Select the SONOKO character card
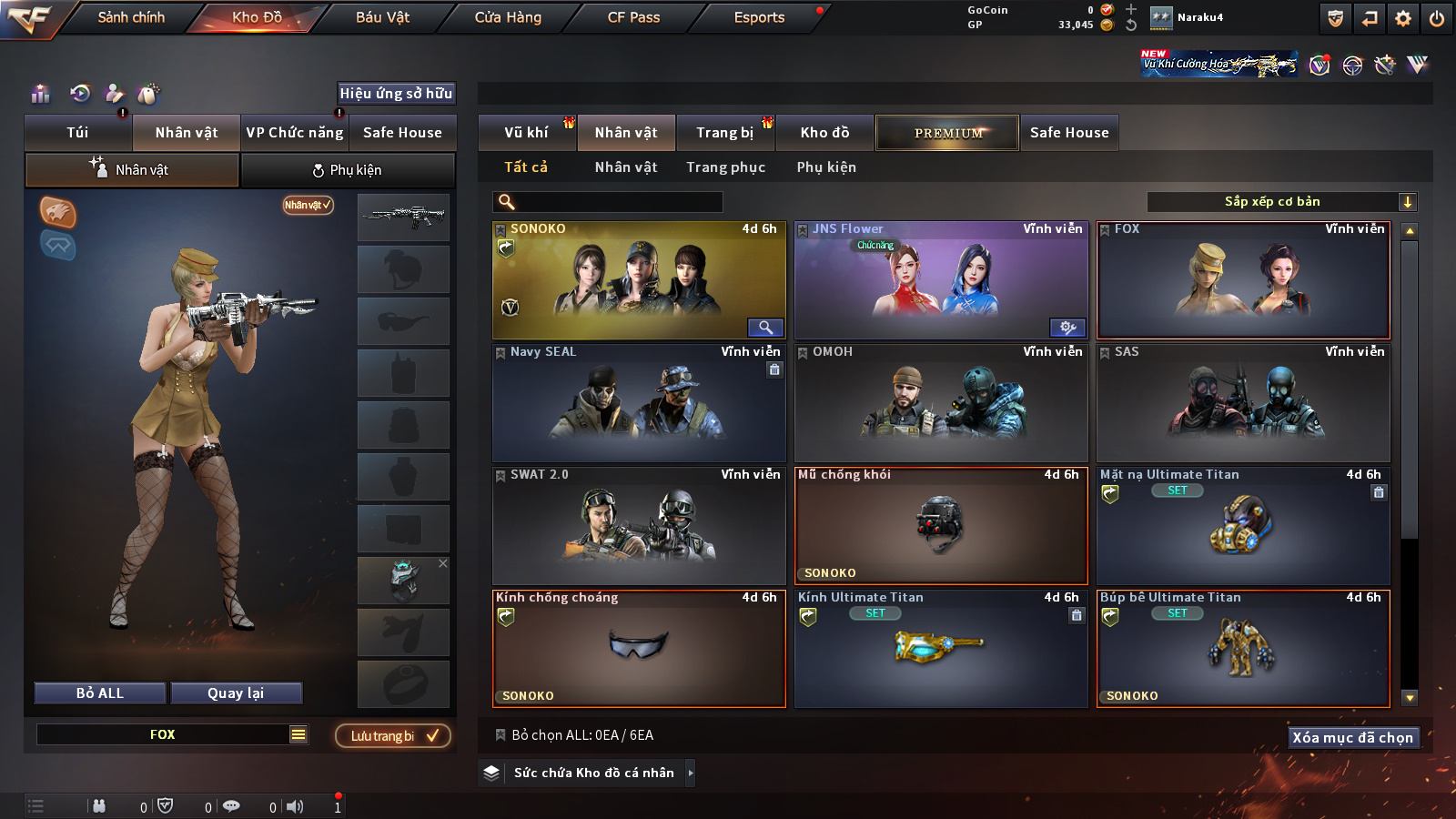Viewport: 1456px width, 819px height. [x=639, y=280]
